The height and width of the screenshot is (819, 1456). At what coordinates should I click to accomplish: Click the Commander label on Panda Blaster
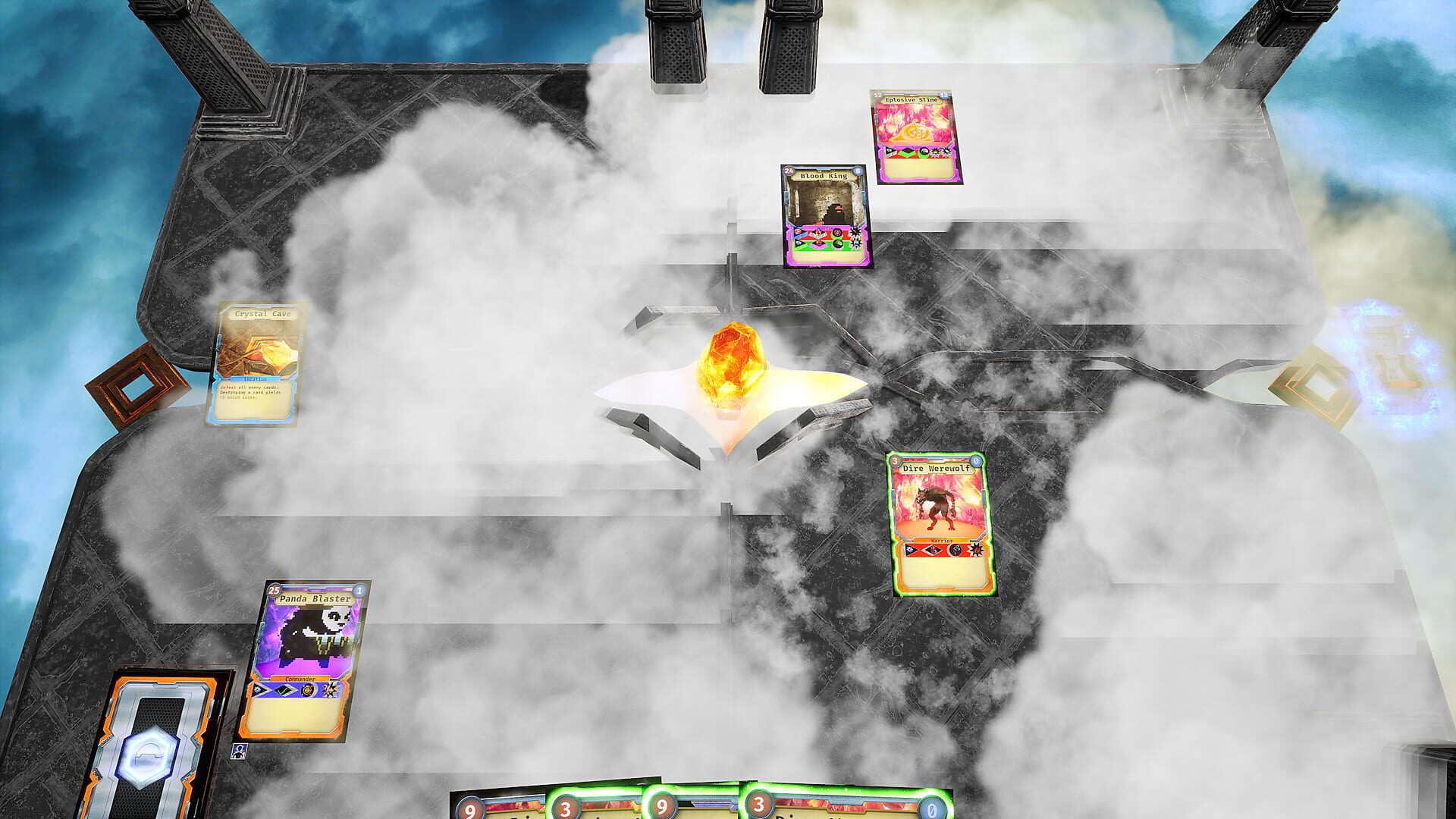(301, 679)
